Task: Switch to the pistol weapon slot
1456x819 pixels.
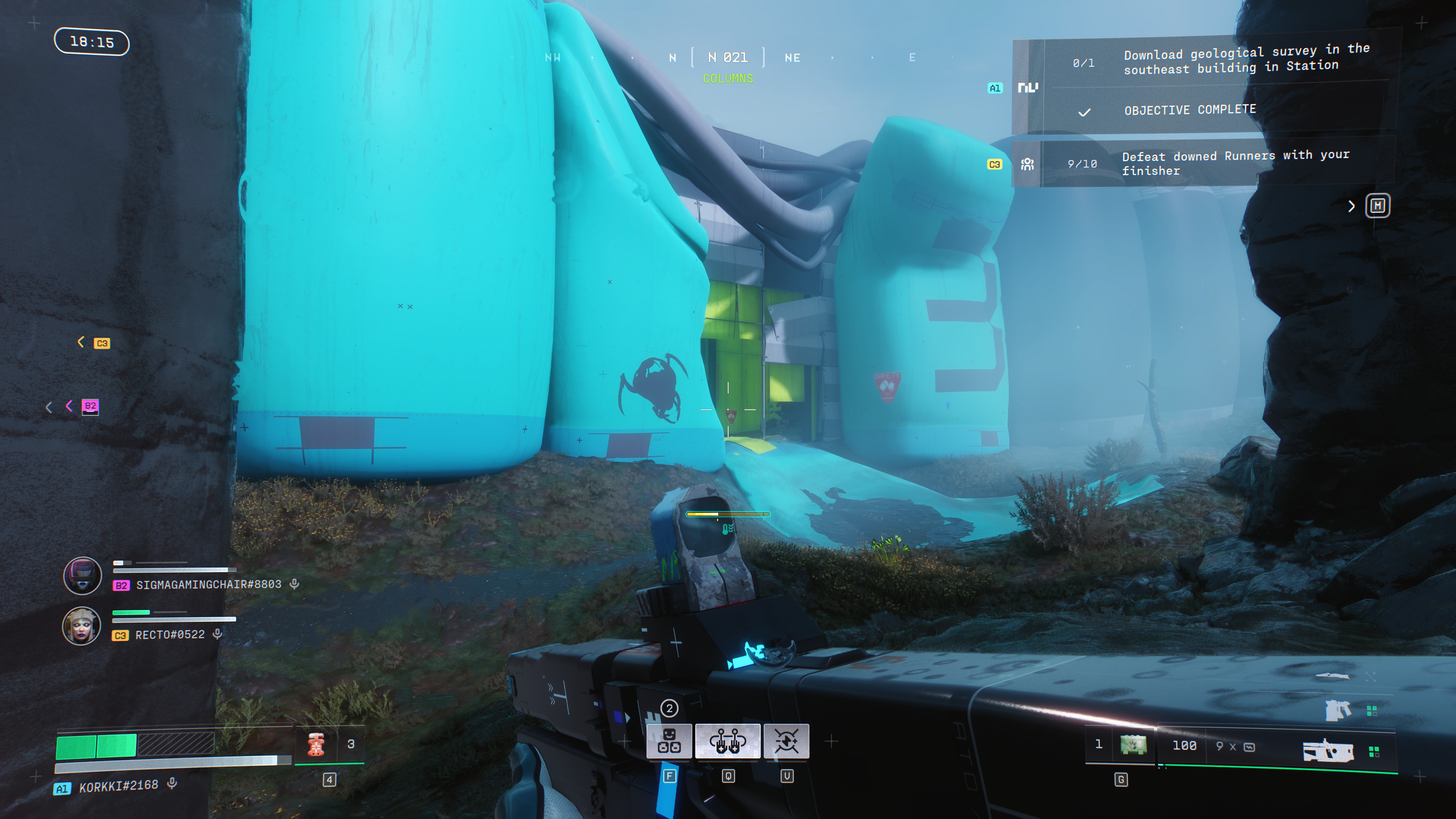Action: click(1337, 710)
